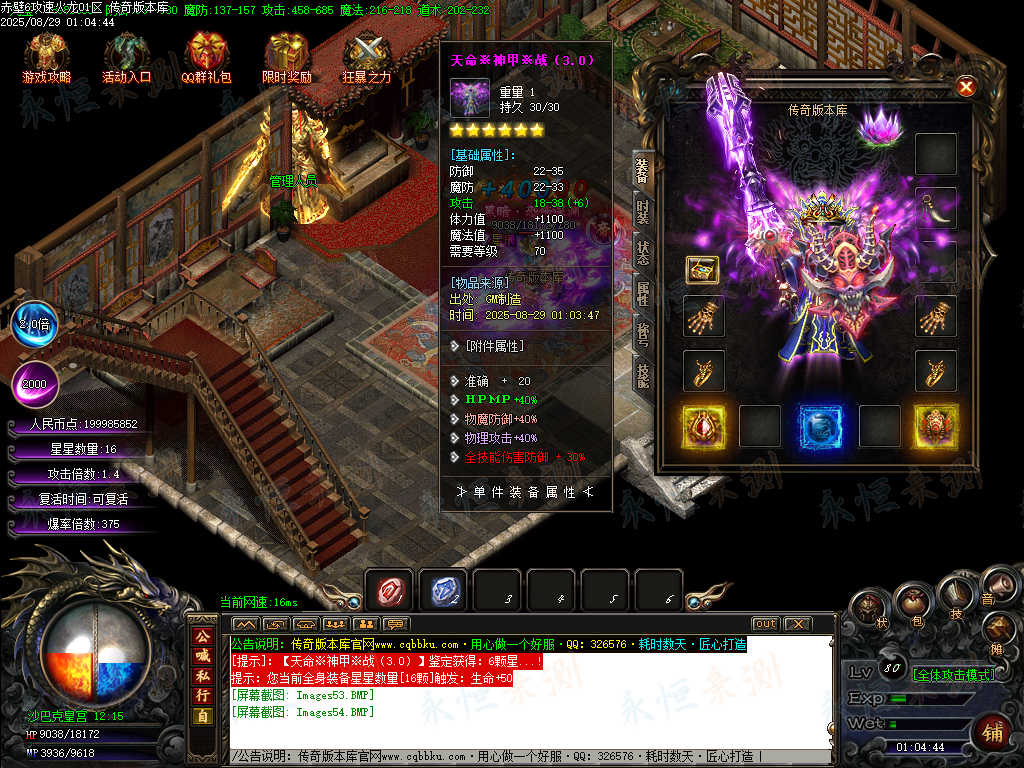The width and height of the screenshot is (1024, 768).
Task: Open the 限时奖励 timed rewards
Action: (286, 57)
